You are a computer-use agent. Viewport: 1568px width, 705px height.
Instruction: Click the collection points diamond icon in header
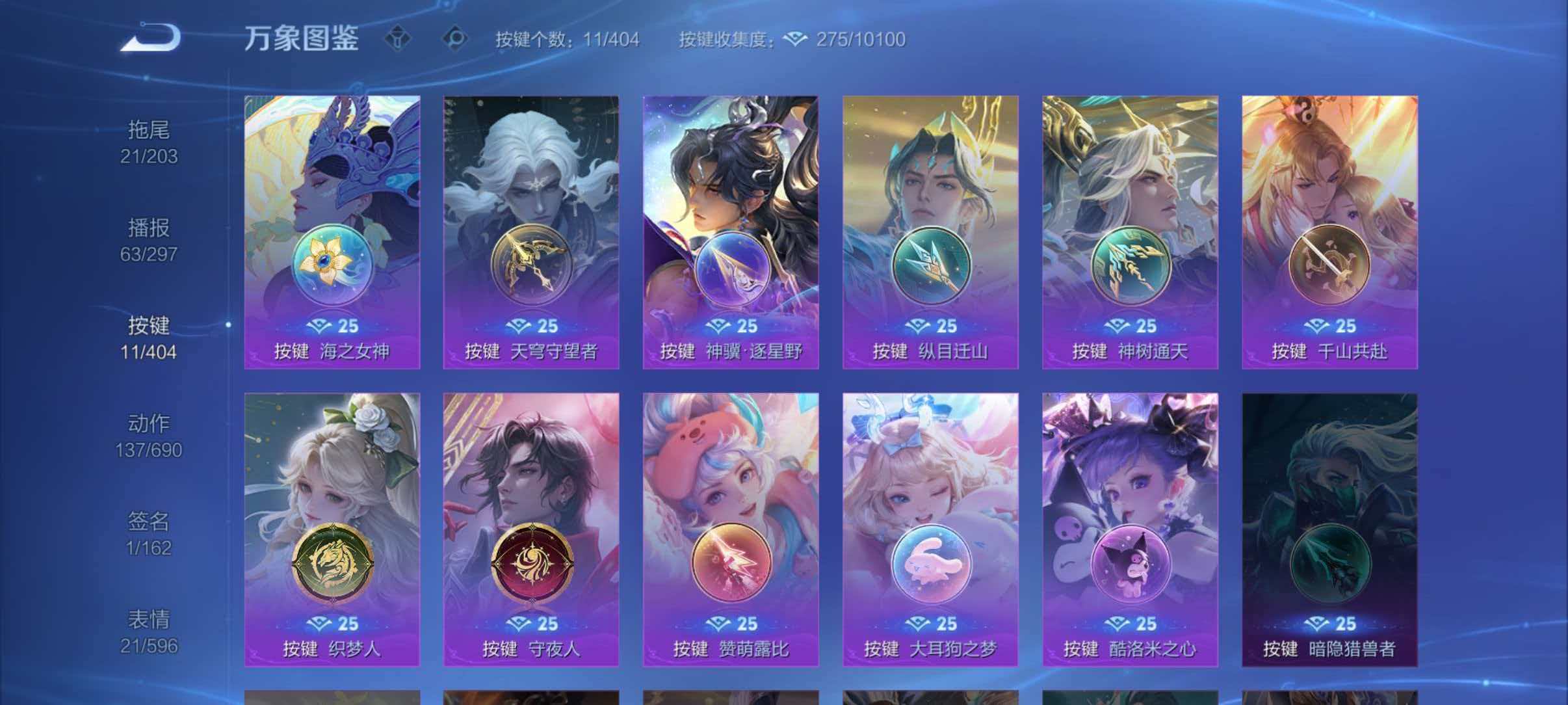tap(794, 40)
